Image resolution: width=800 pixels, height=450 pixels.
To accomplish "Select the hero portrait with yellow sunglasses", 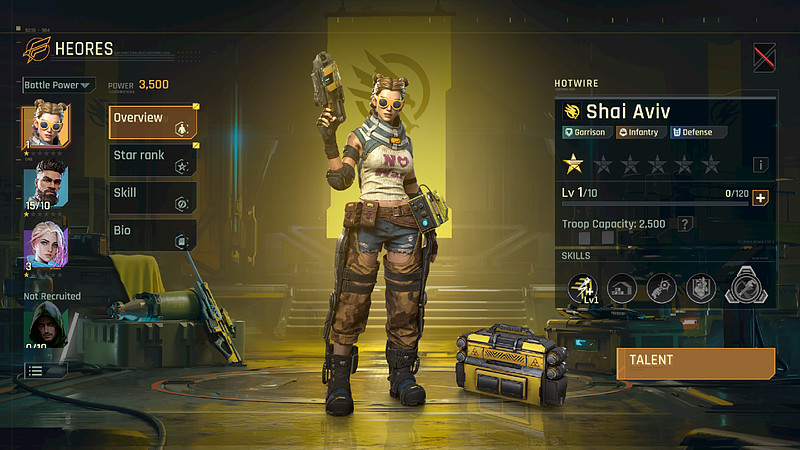I will (45, 125).
